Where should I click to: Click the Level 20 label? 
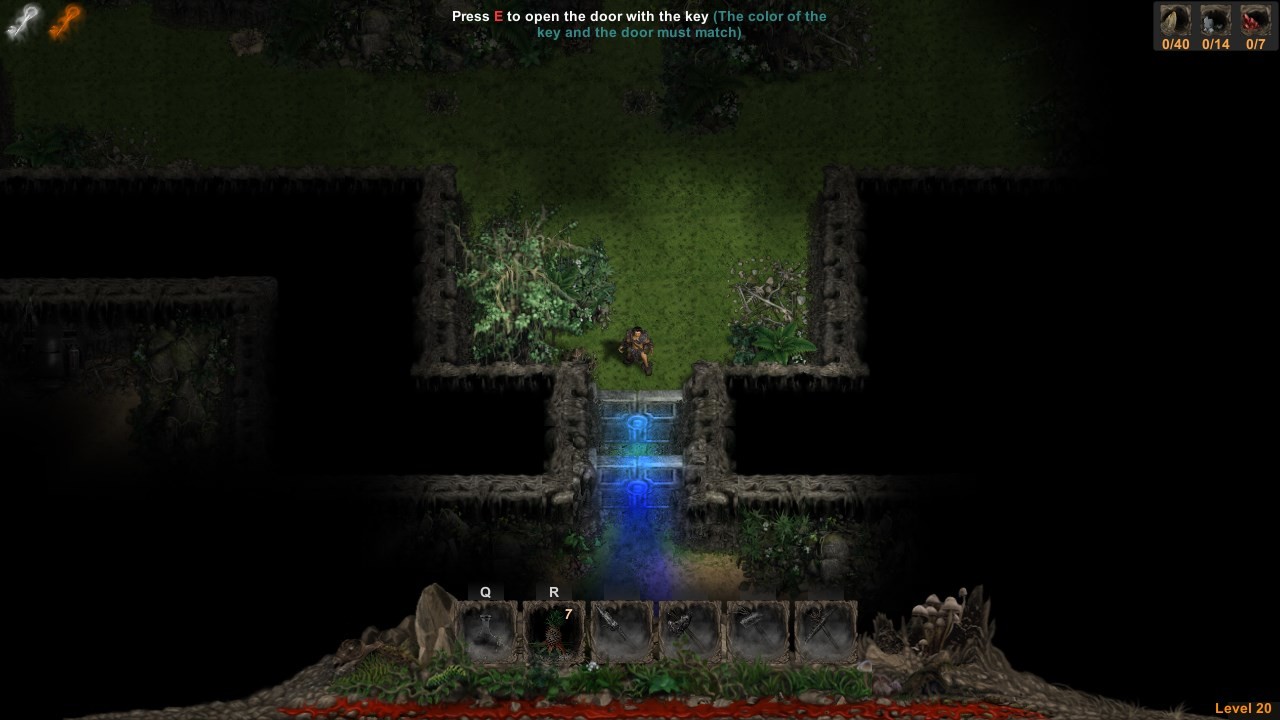tap(1243, 708)
